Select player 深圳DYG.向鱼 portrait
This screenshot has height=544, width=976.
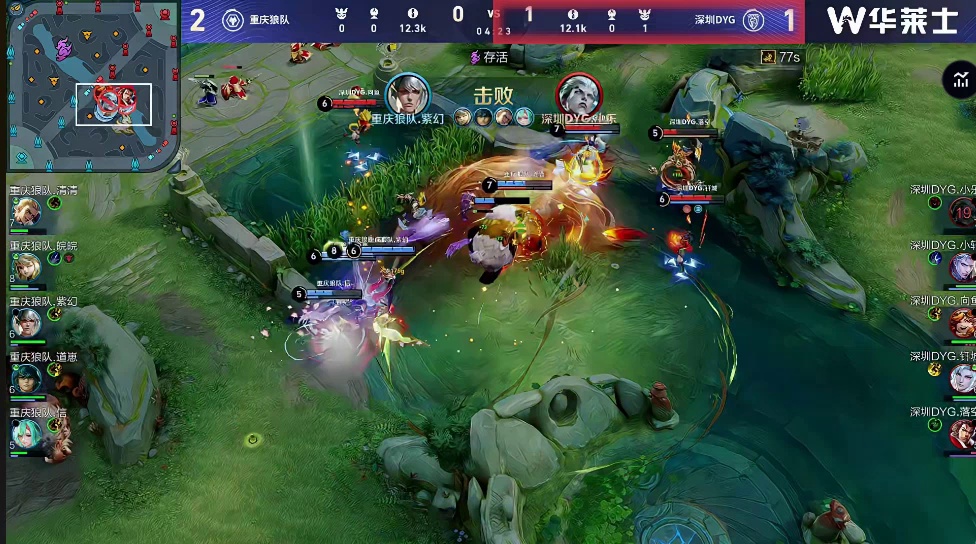pos(961,322)
